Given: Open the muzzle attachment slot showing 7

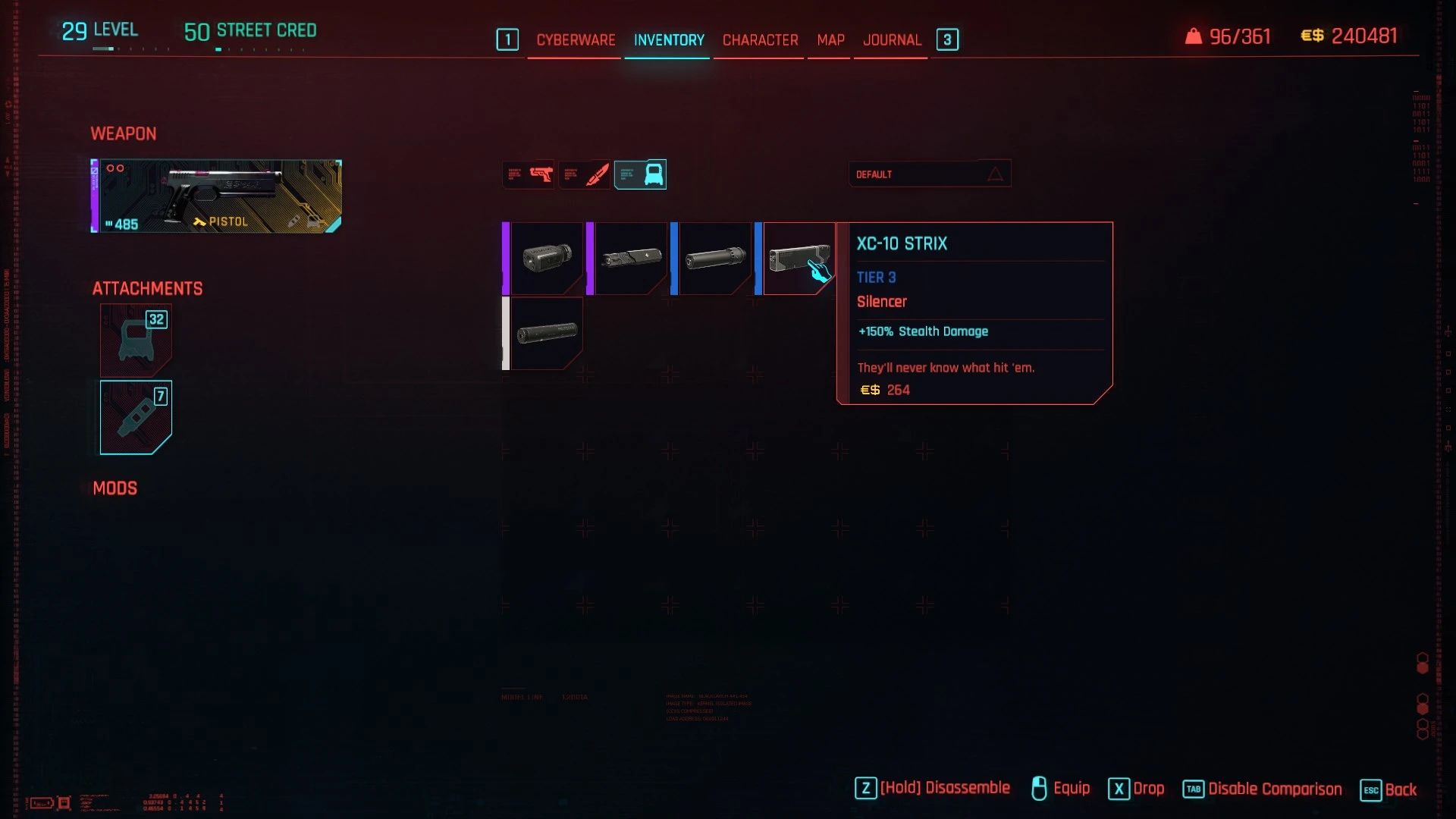Looking at the screenshot, I should [x=135, y=416].
